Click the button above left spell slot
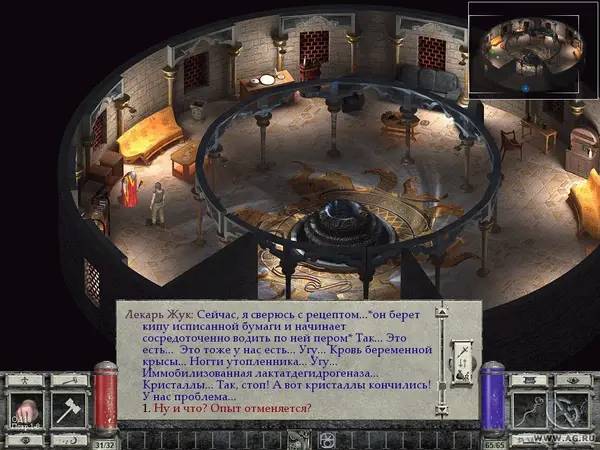This screenshot has height=450, width=600. pos(532,380)
